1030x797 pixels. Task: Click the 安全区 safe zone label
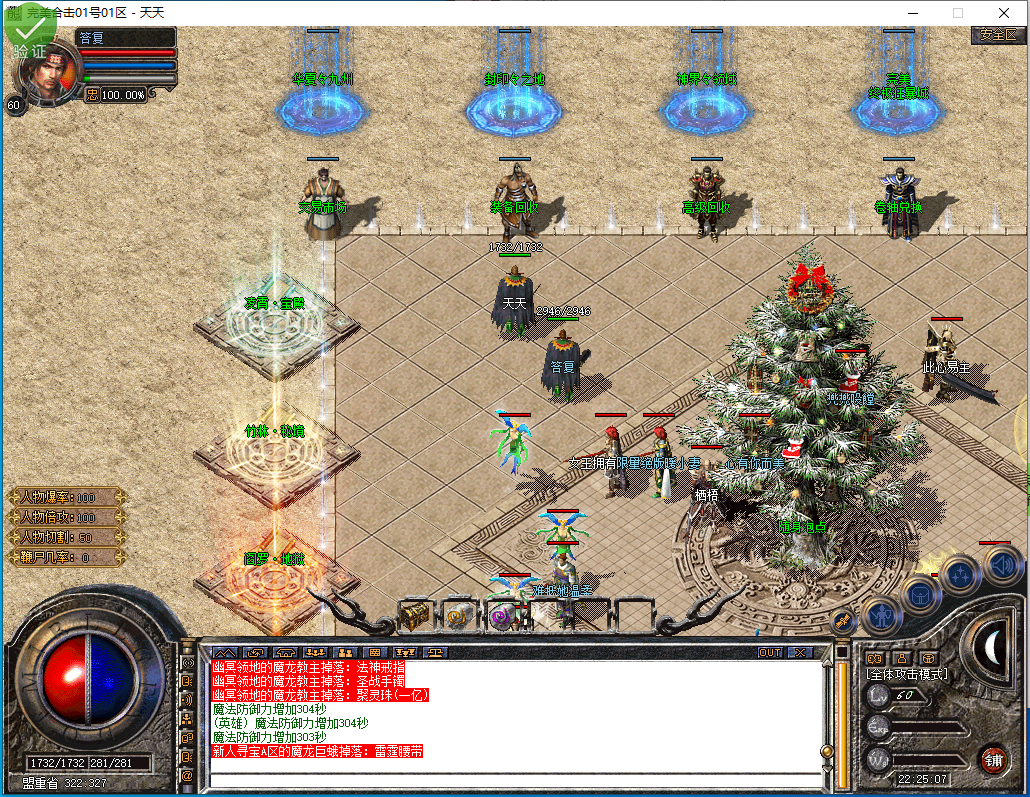pyautogui.click(x=997, y=34)
